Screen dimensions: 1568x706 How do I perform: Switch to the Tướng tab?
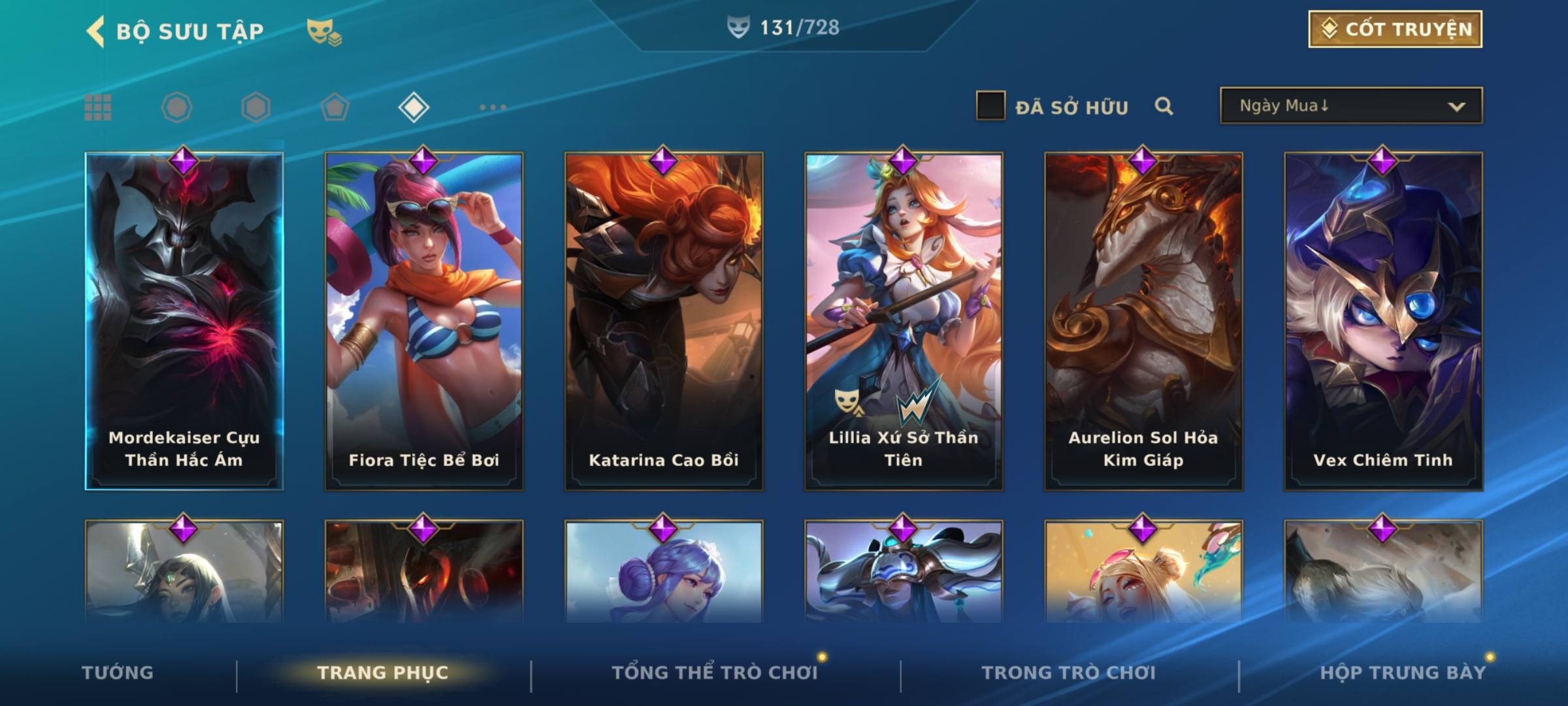(x=118, y=673)
